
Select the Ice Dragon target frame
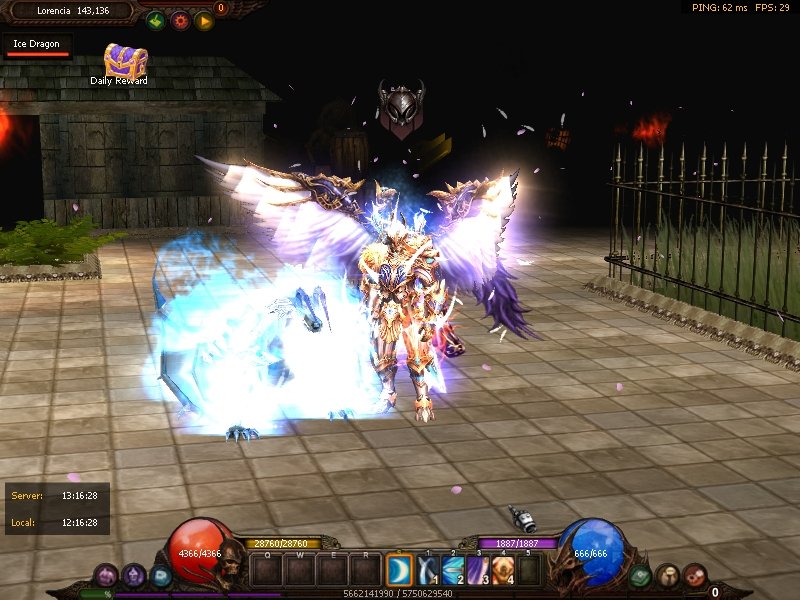point(37,47)
